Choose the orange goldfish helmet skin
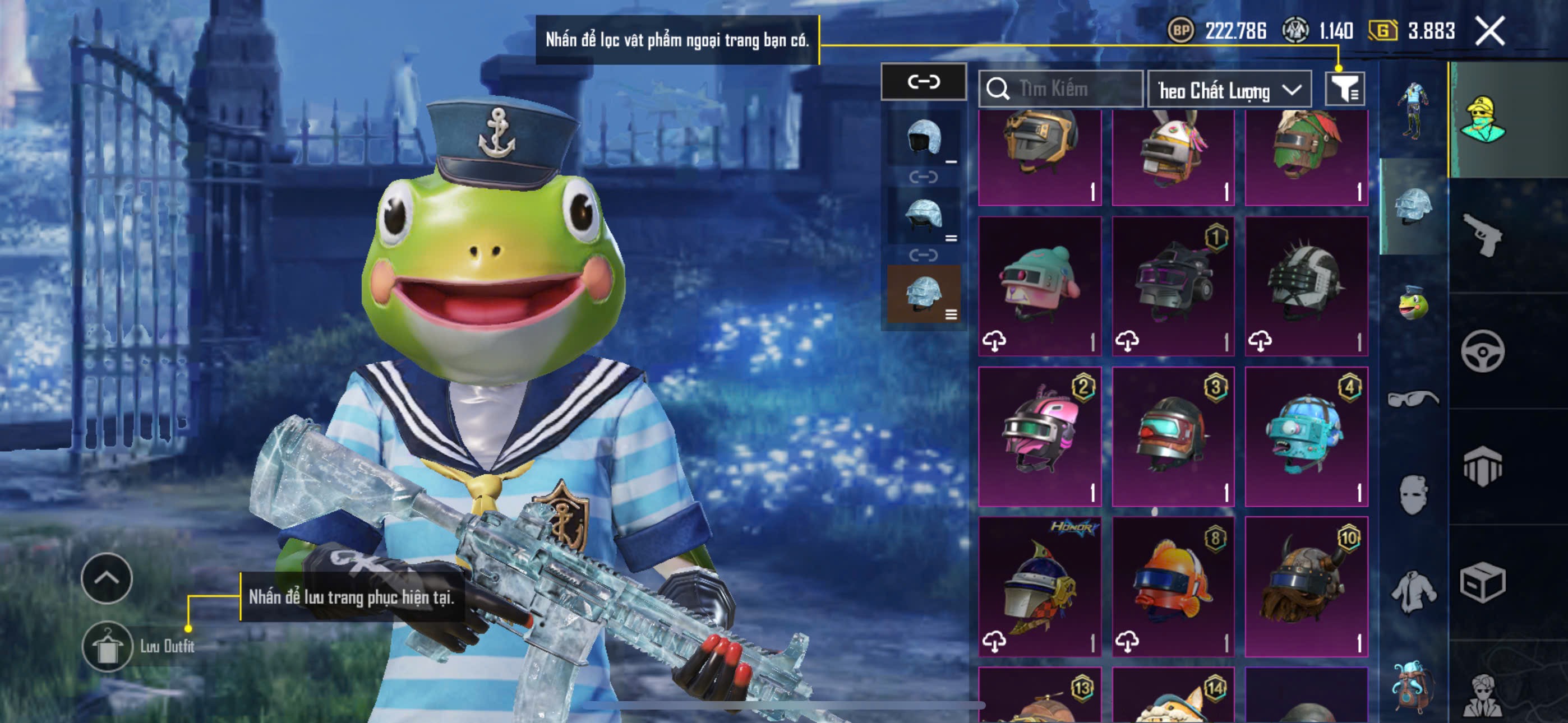Screen dimensions: 1568x723 coord(1172,586)
